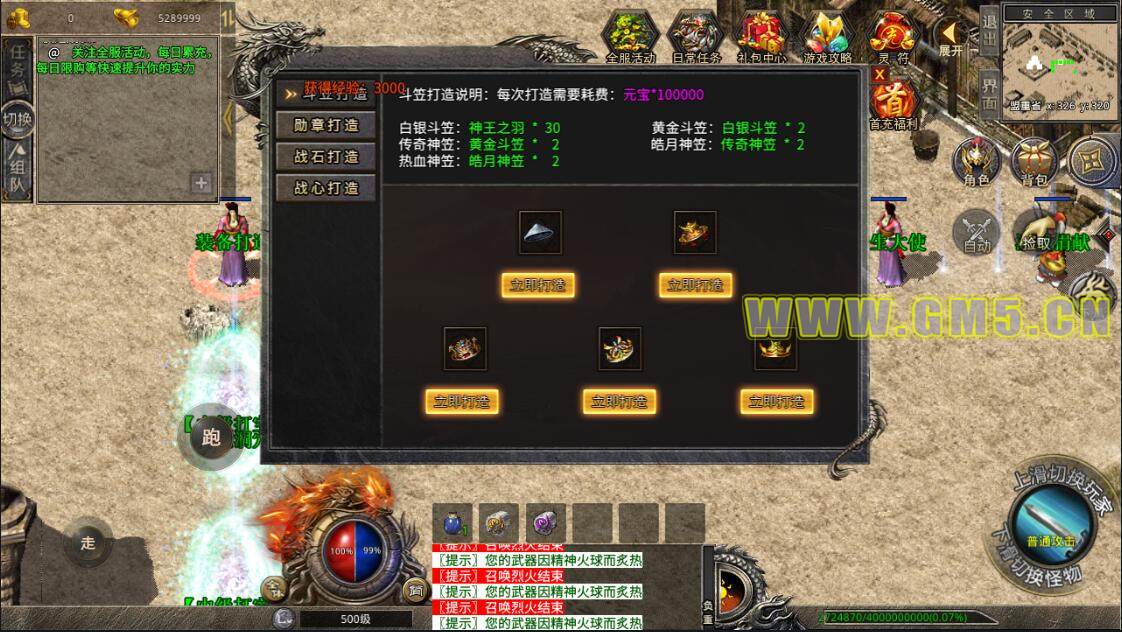Switch to the 勋章打造 forging tab

point(326,126)
